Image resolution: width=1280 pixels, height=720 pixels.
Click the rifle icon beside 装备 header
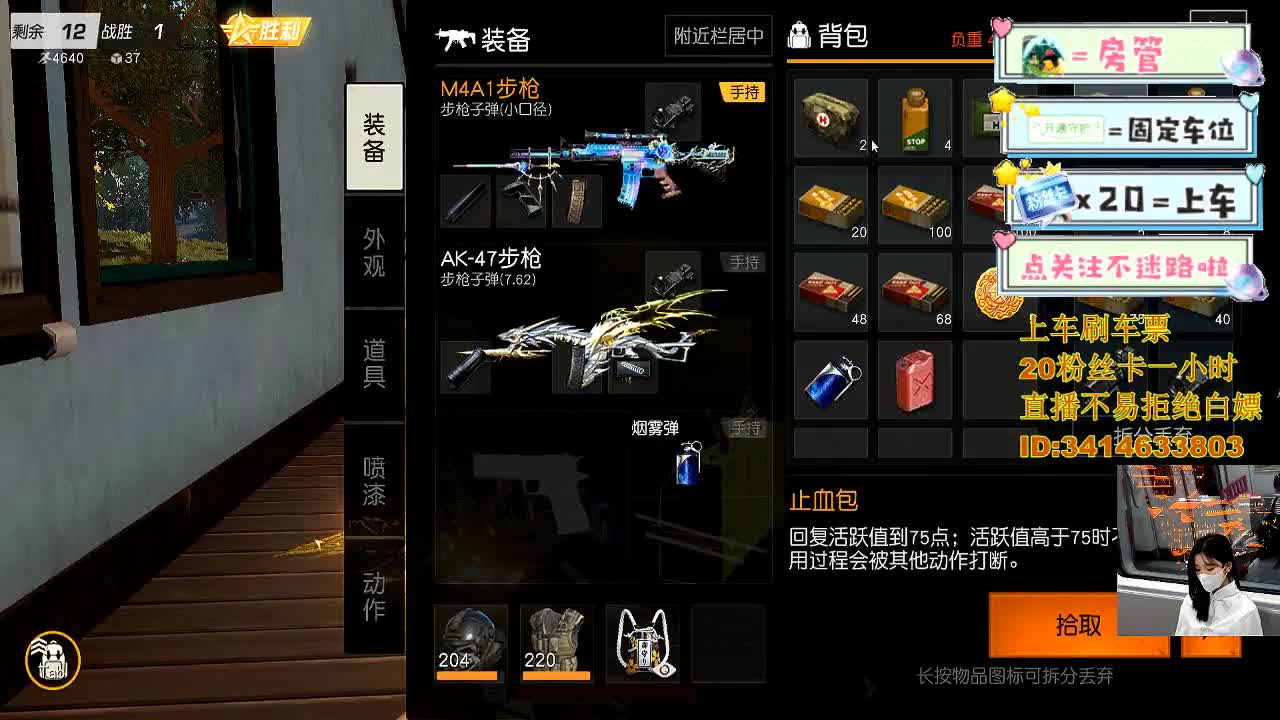click(455, 40)
